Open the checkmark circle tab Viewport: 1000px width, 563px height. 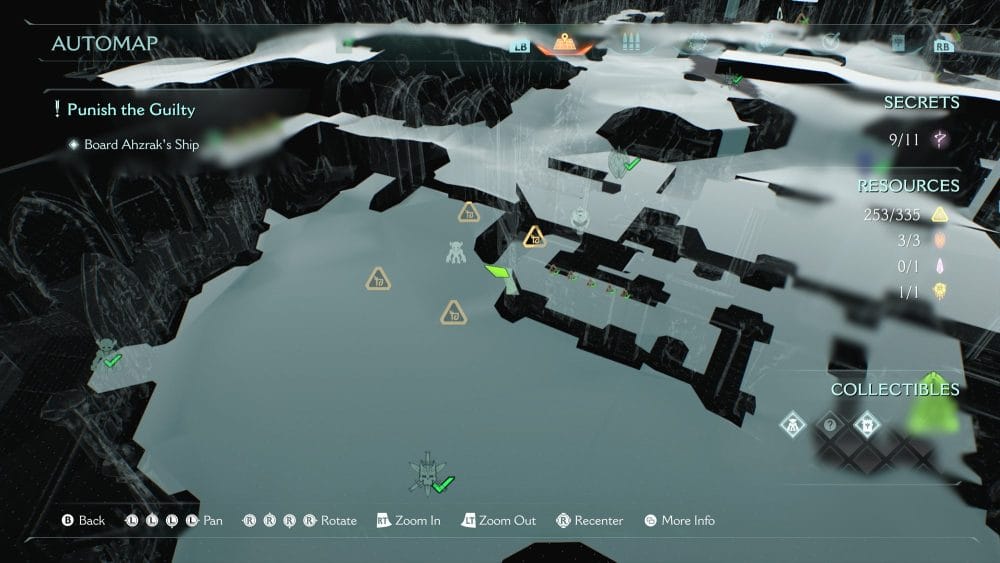tap(831, 42)
